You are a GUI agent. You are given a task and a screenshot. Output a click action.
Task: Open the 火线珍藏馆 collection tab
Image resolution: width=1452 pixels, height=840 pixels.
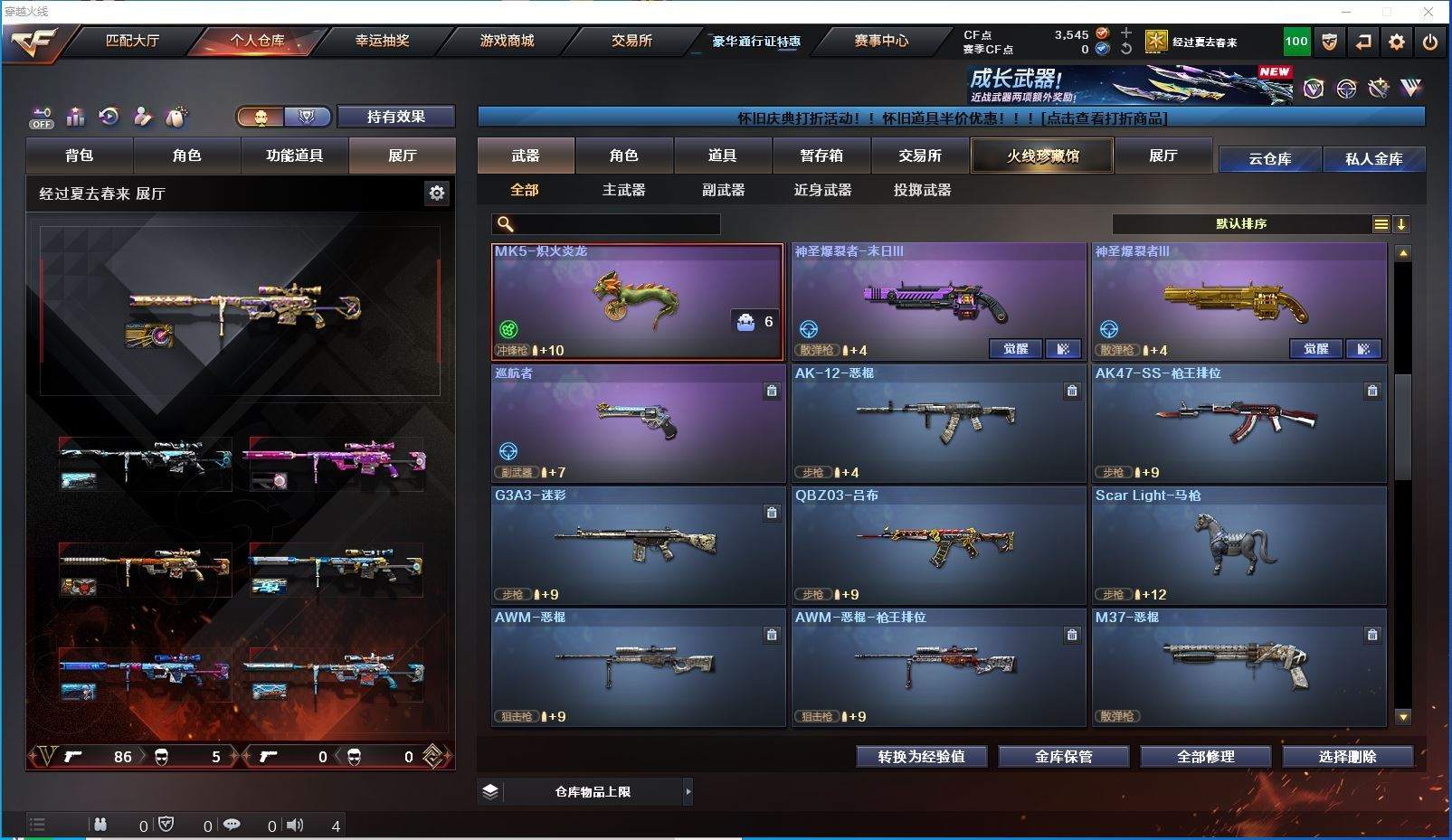click(x=1042, y=156)
